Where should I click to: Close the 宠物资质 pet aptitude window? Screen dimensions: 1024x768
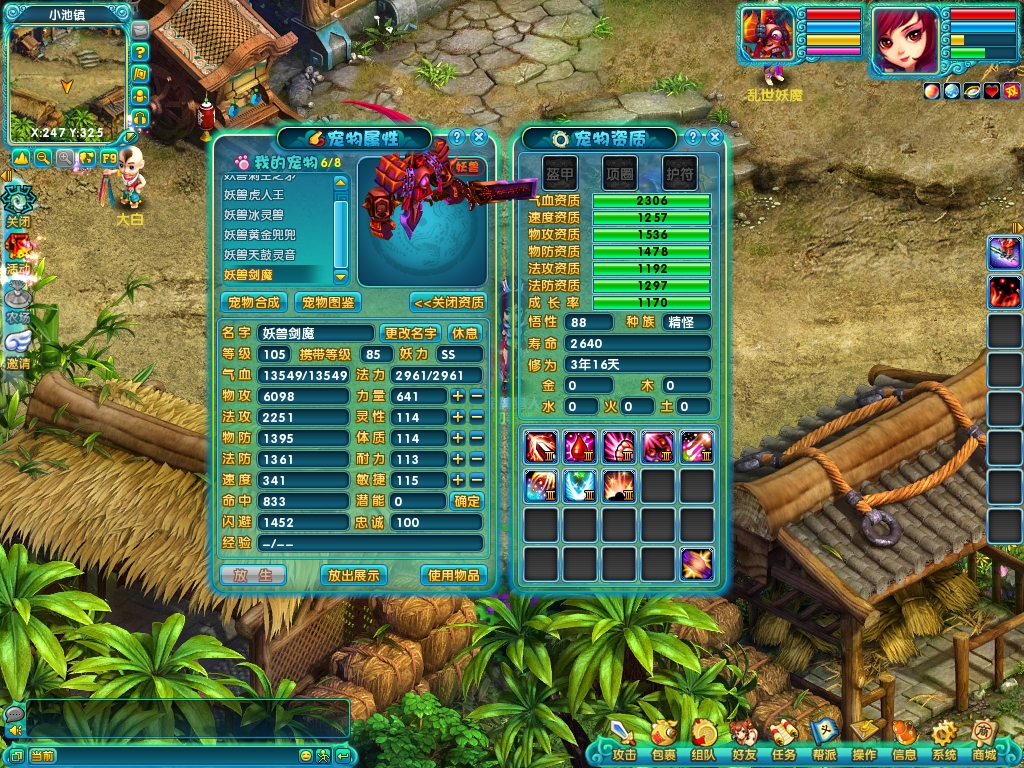click(x=713, y=138)
